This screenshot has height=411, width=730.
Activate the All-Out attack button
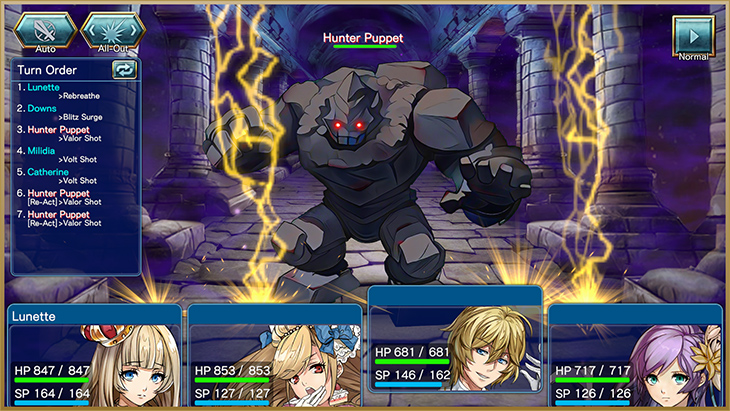click(x=112, y=31)
